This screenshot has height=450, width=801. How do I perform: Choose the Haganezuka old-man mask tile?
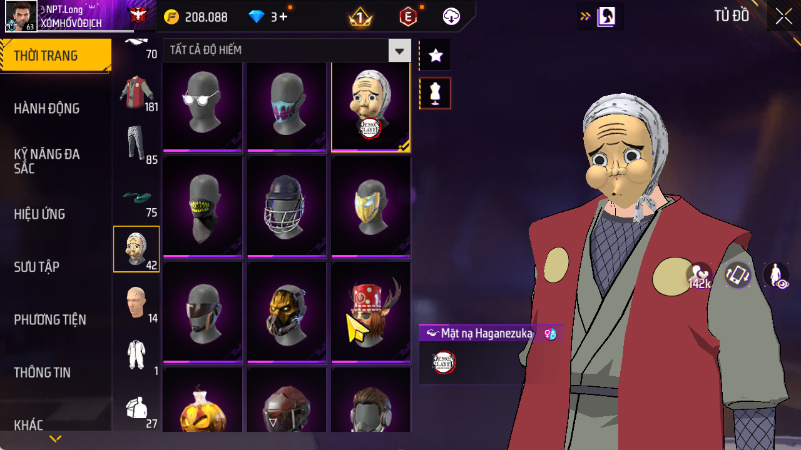pos(370,107)
